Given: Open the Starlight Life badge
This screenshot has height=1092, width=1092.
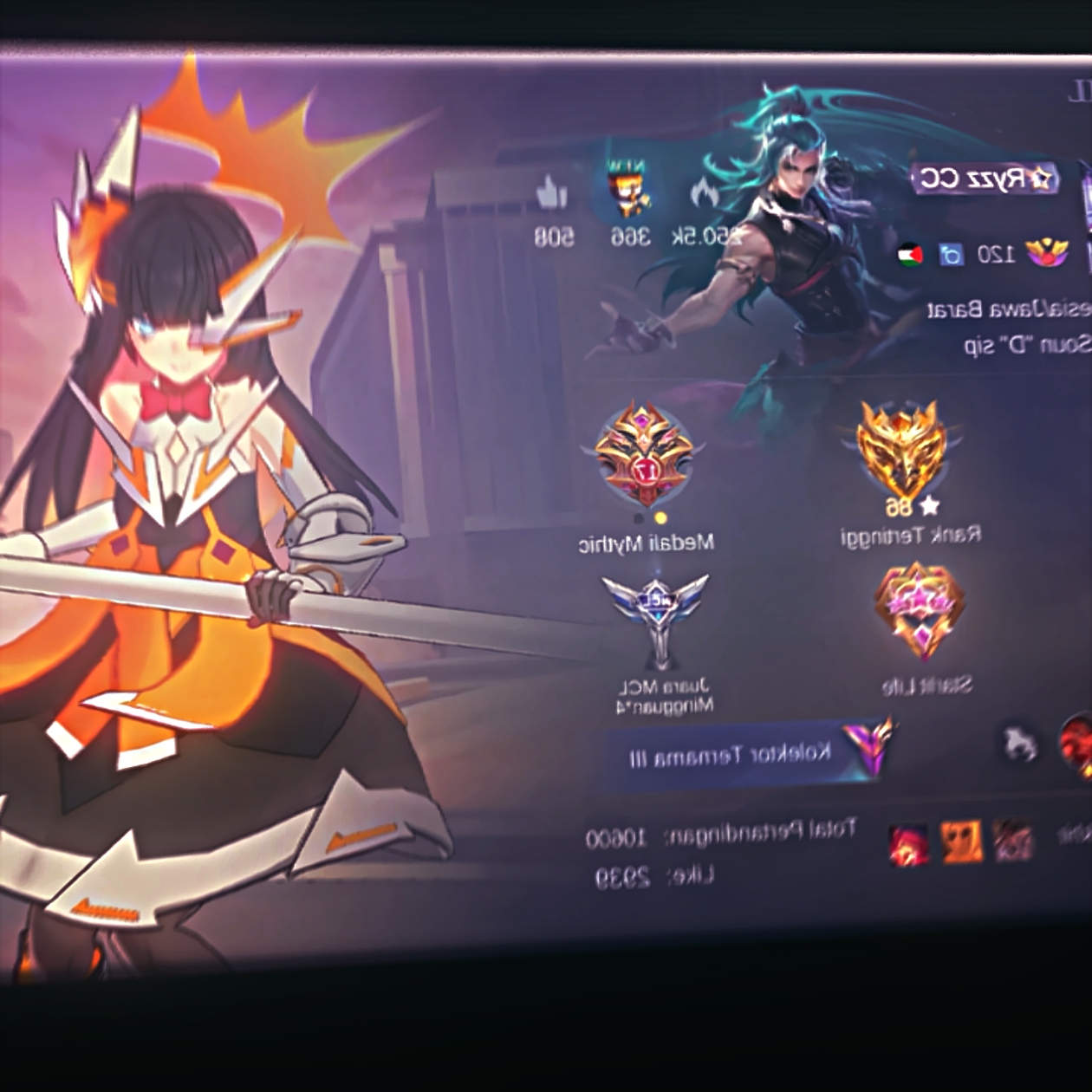Looking at the screenshot, I should [x=920, y=611].
